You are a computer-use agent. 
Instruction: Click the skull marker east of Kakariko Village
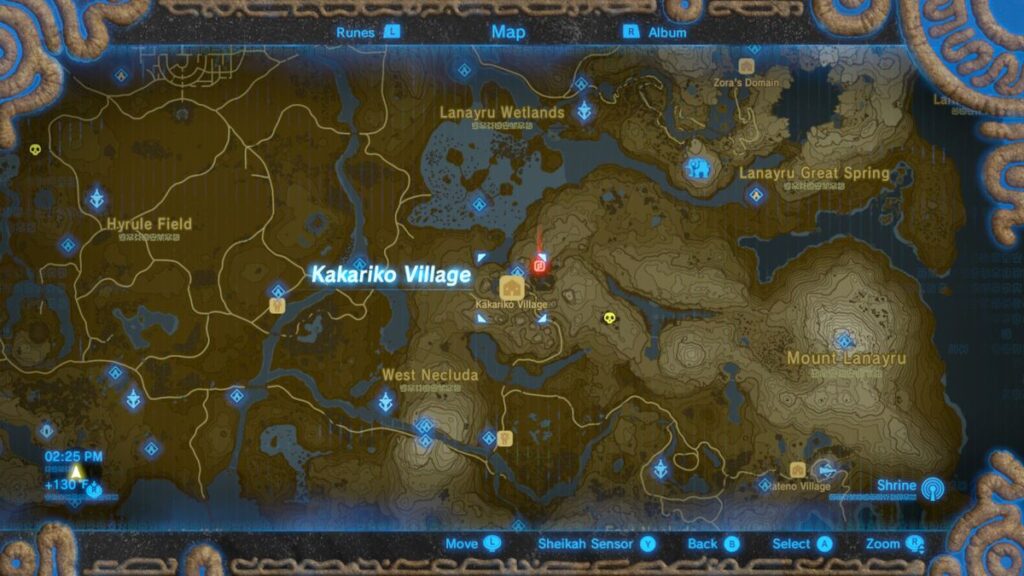[607, 319]
